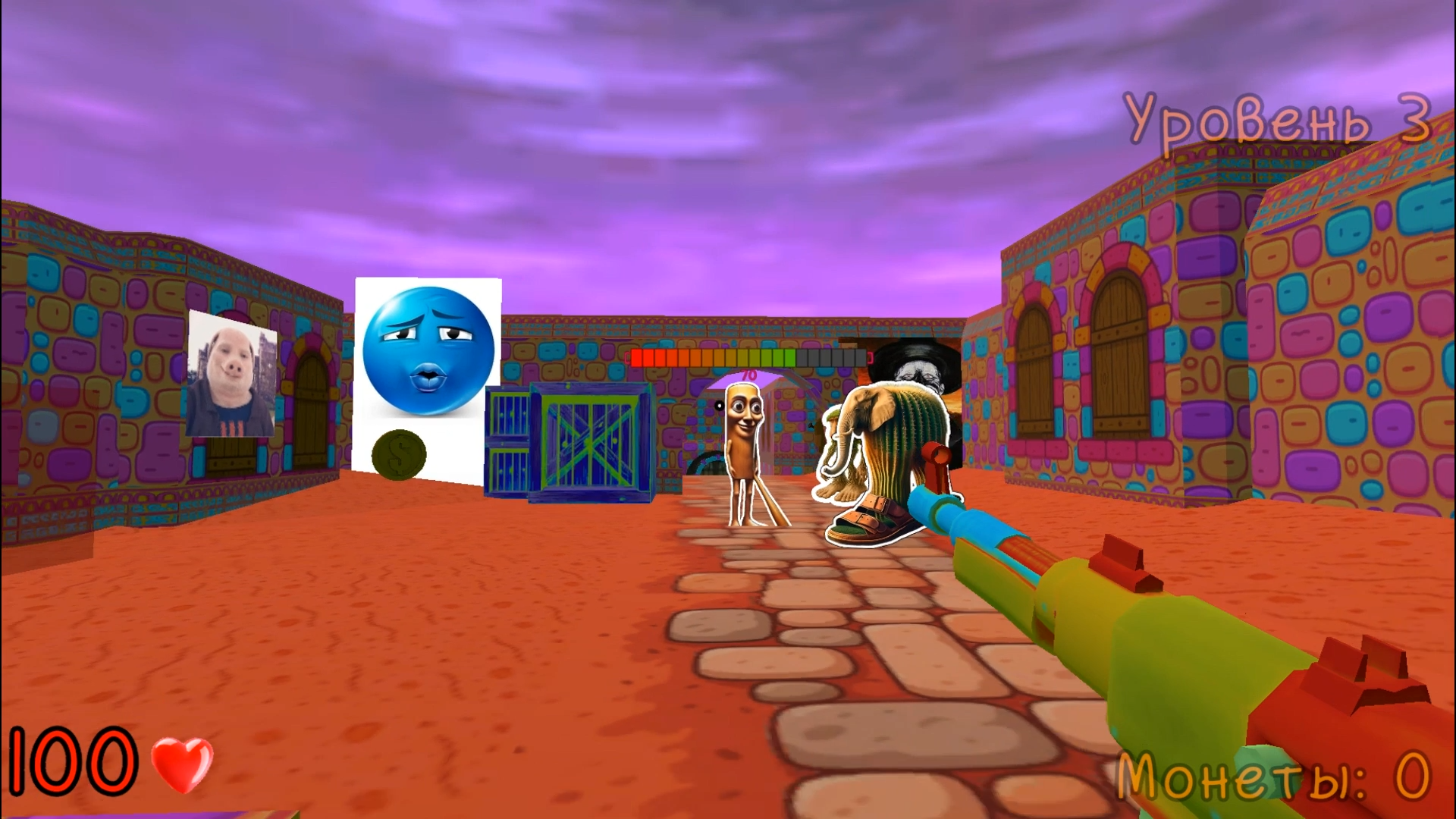Click the green crate beside the blue one
This screenshot has height=819, width=1456.
[507, 440]
